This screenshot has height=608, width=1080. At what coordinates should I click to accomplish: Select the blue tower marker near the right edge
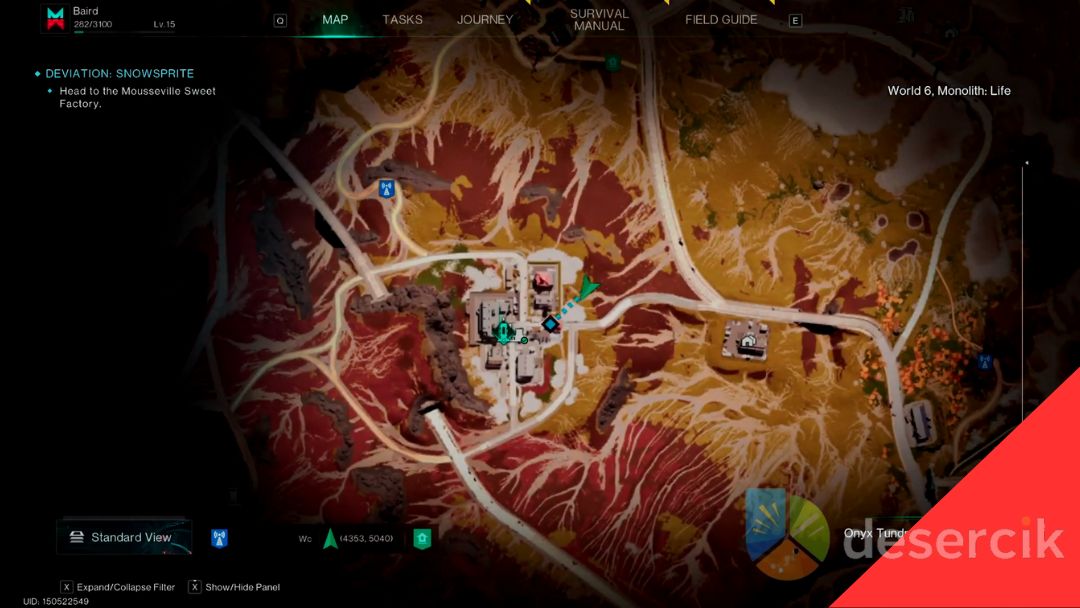click(985, 361)
